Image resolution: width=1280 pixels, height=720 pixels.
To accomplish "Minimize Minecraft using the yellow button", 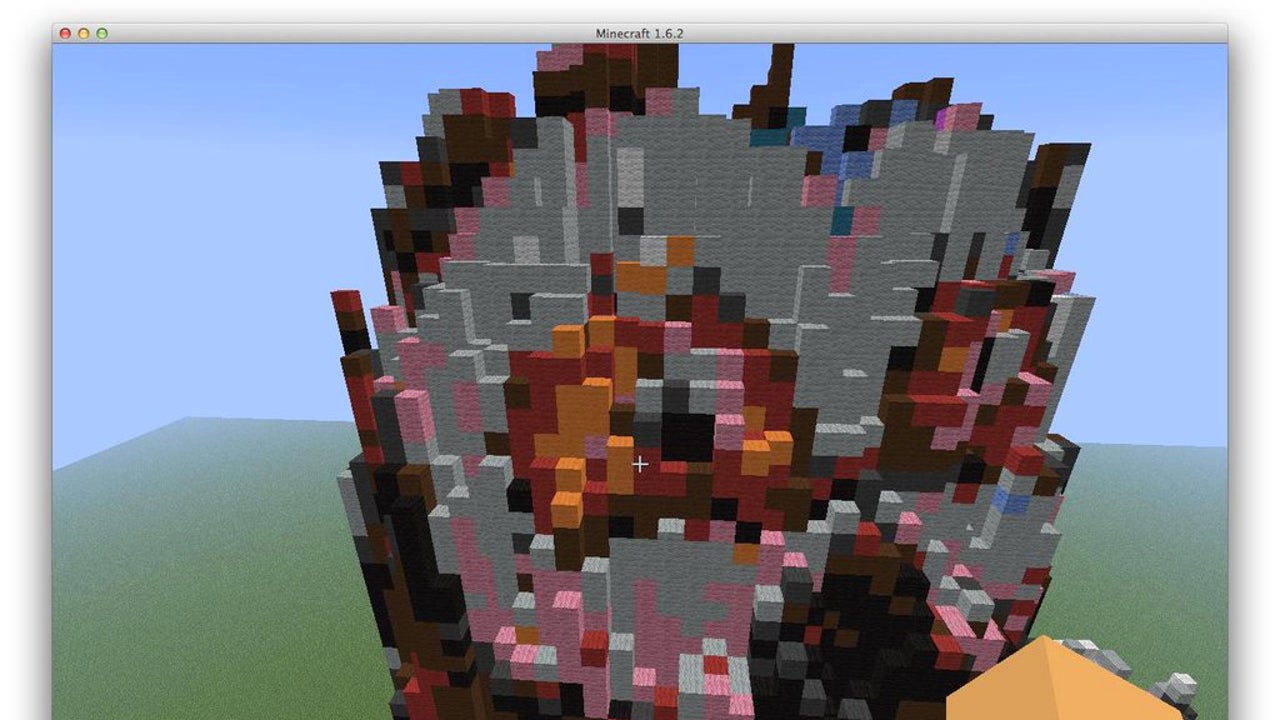I will [83, 32].
